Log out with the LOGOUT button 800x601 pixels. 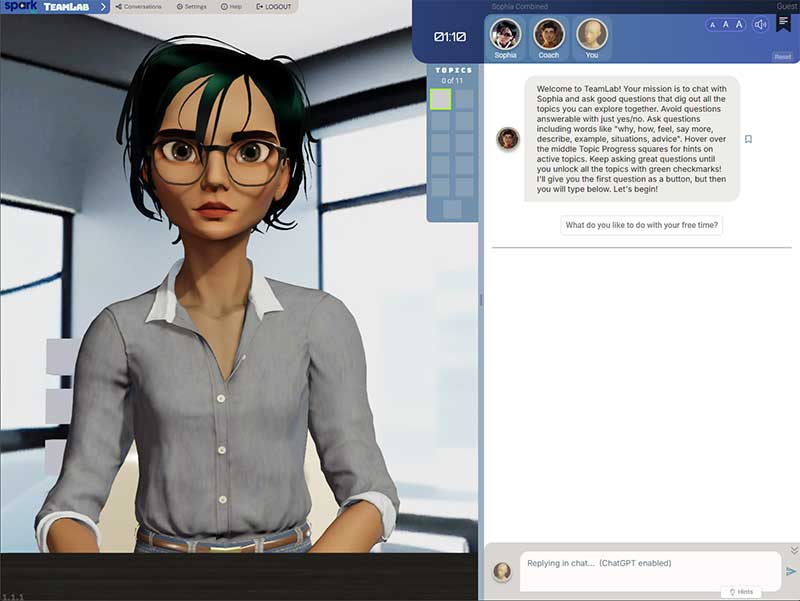pyautogui.click(x=274, y=7)
